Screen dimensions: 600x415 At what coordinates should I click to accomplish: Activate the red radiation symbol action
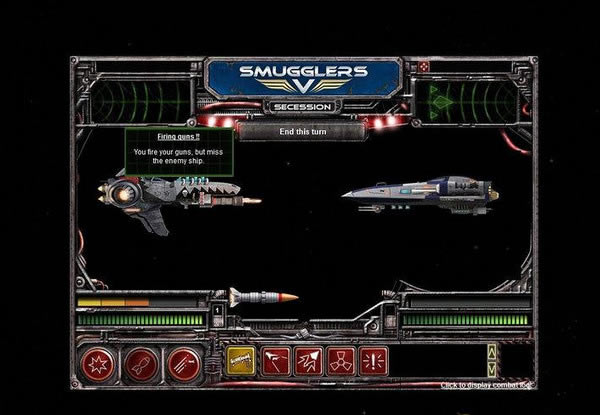341,361
